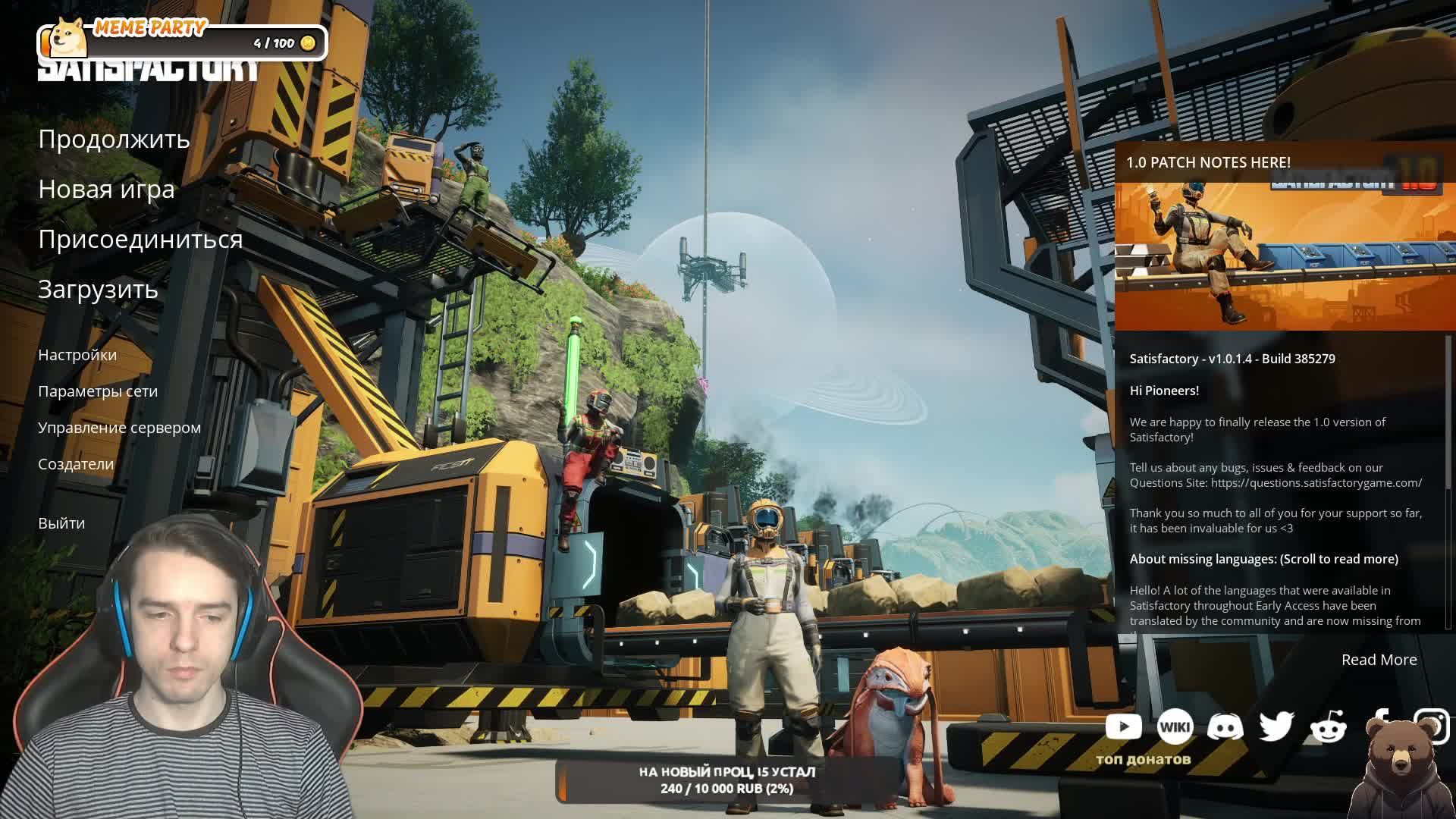Open the Reddit icon link
1456x819 pixels.
[x=1328, y=726]
